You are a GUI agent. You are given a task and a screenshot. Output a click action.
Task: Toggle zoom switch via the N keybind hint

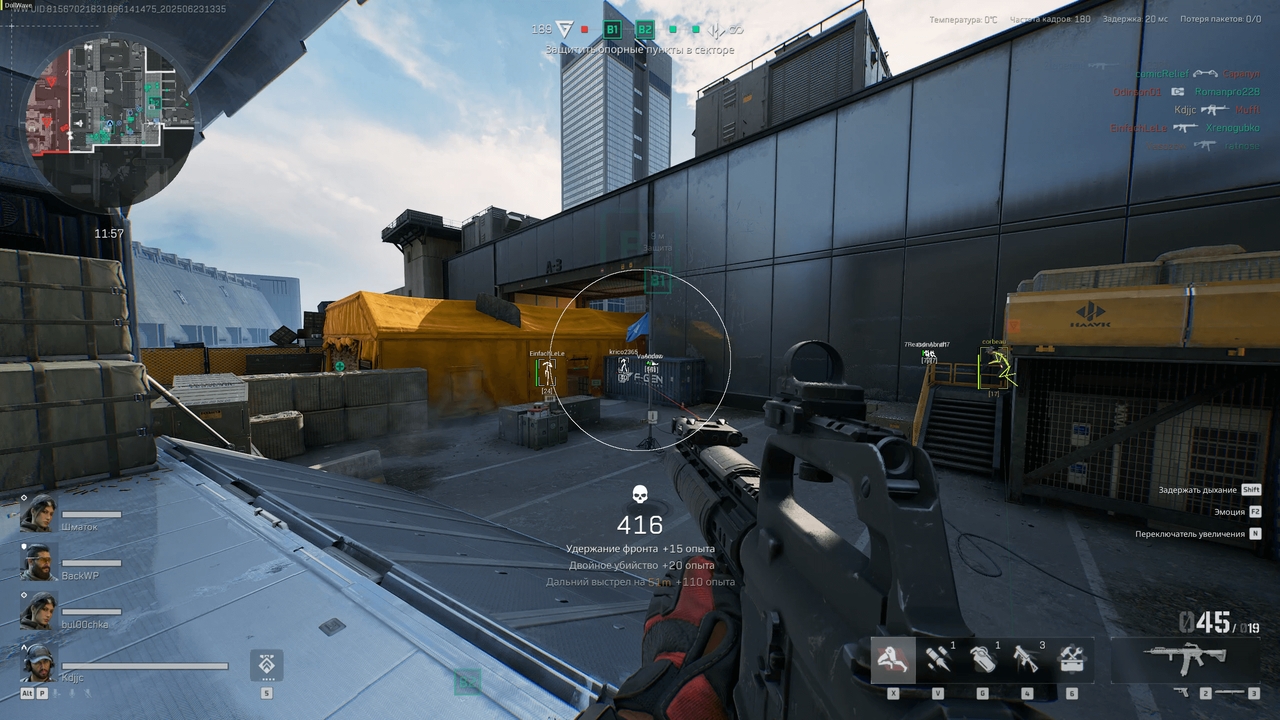[1254, 533]
